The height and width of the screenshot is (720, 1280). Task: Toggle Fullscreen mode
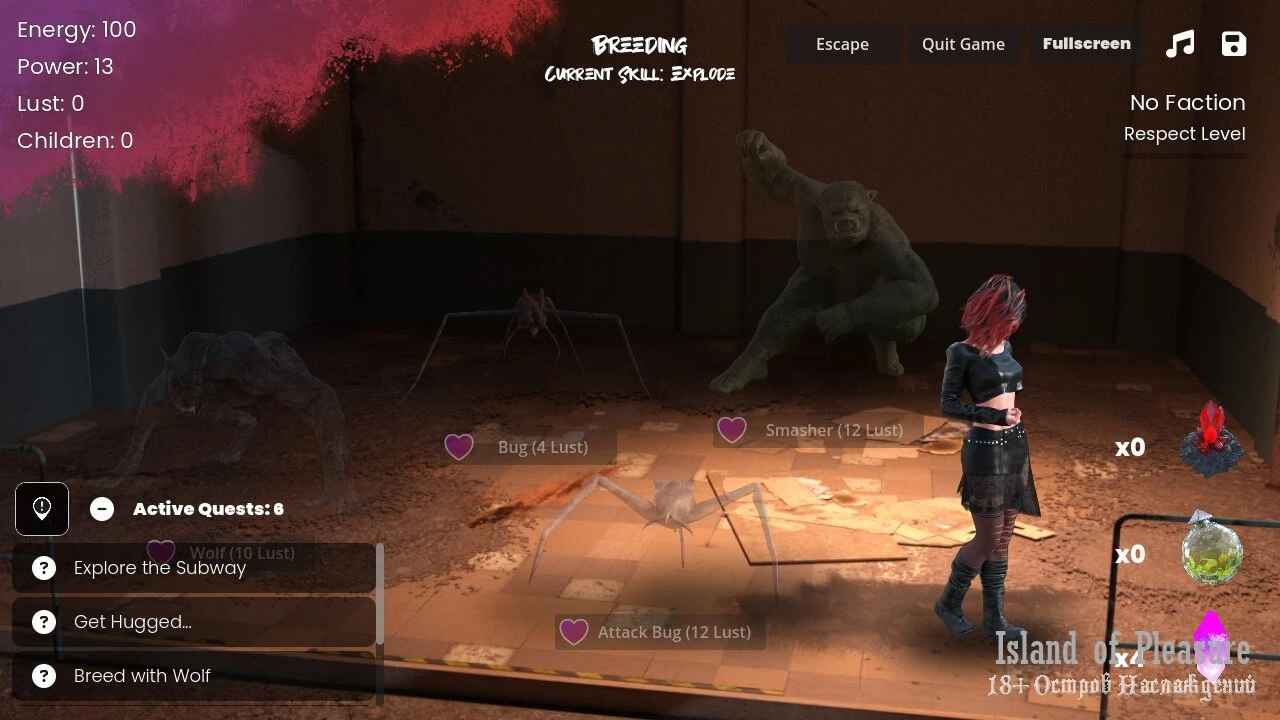coord(1086,44)
